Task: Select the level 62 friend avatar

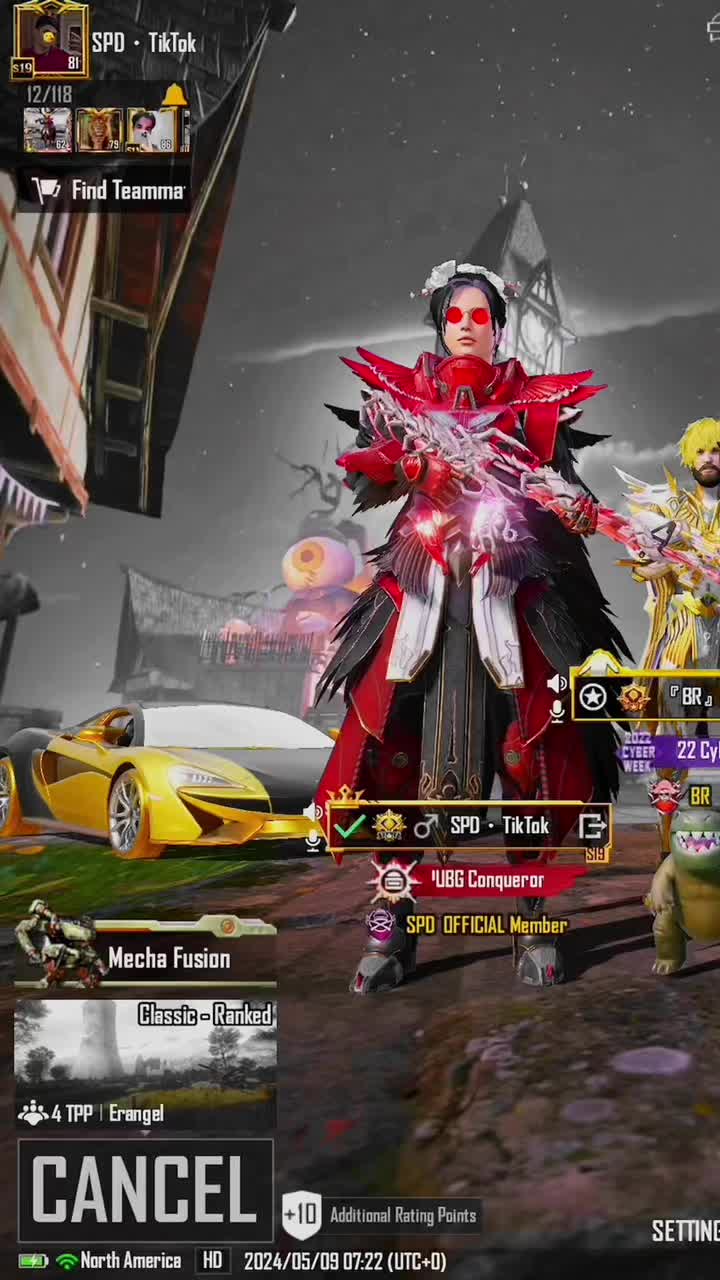Action: click(47, 130)
